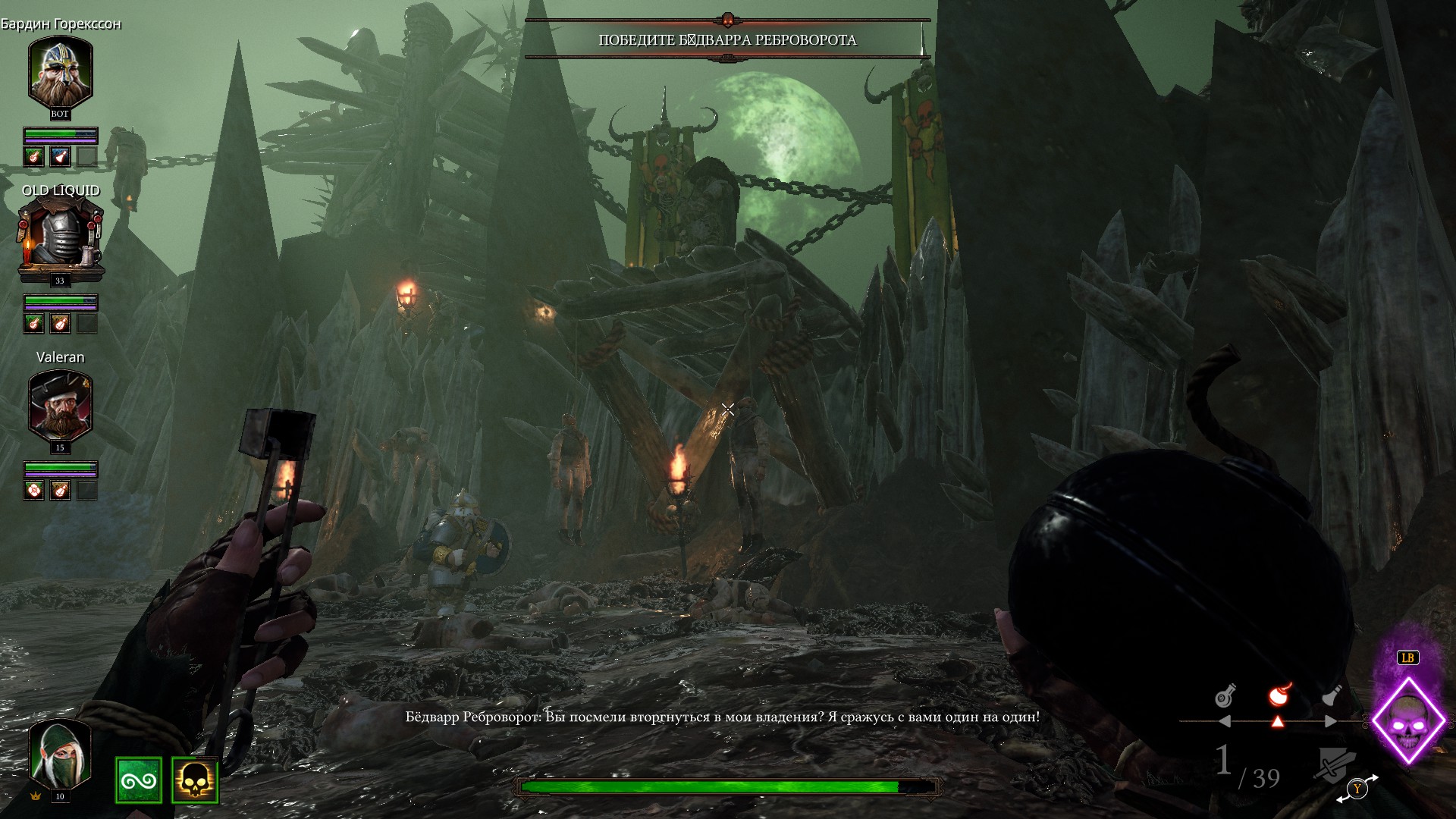Click Valeran's medical bandage item slot

pos(33,491)
